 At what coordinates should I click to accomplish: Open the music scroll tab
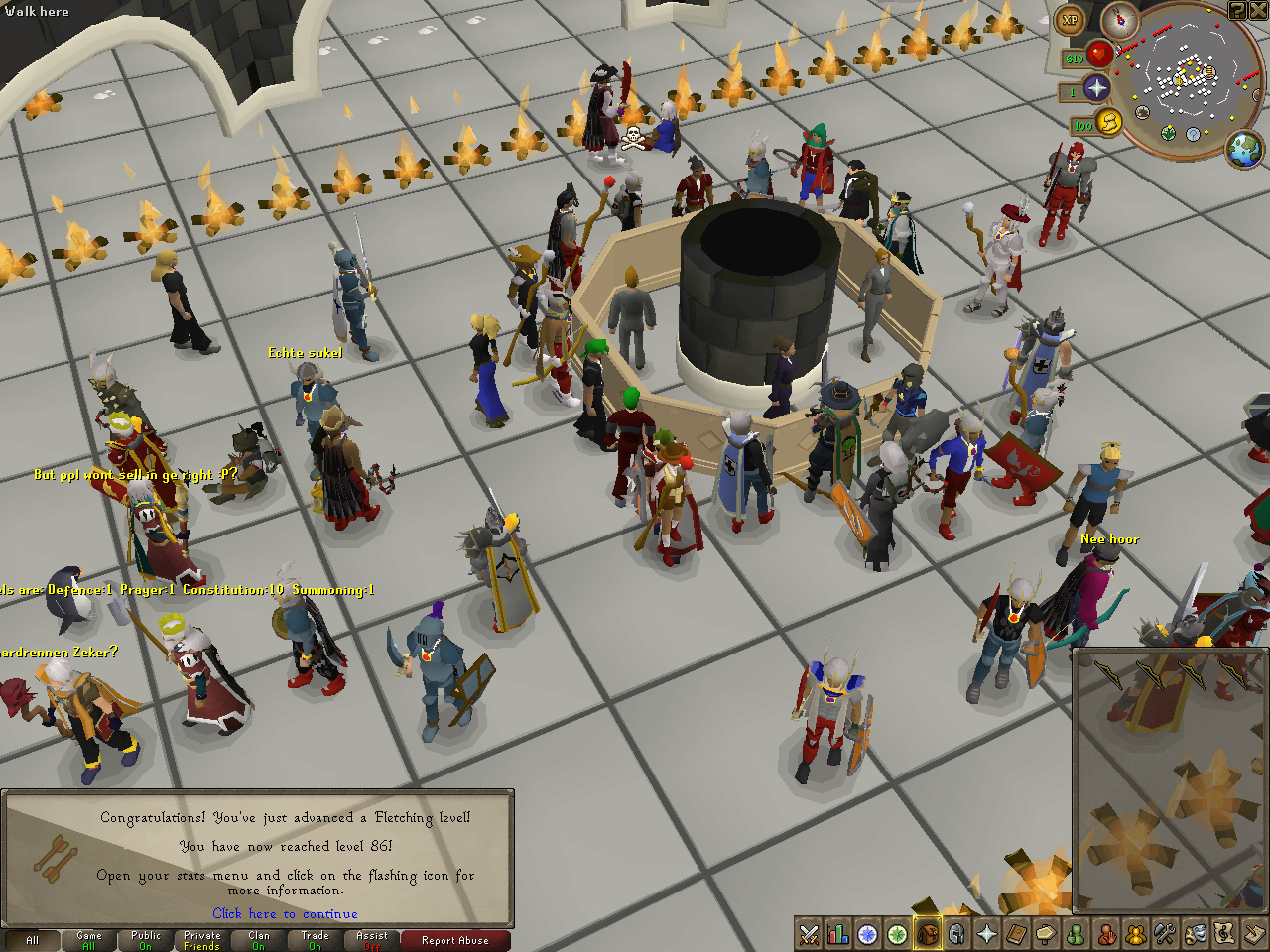click(1225, 934)
